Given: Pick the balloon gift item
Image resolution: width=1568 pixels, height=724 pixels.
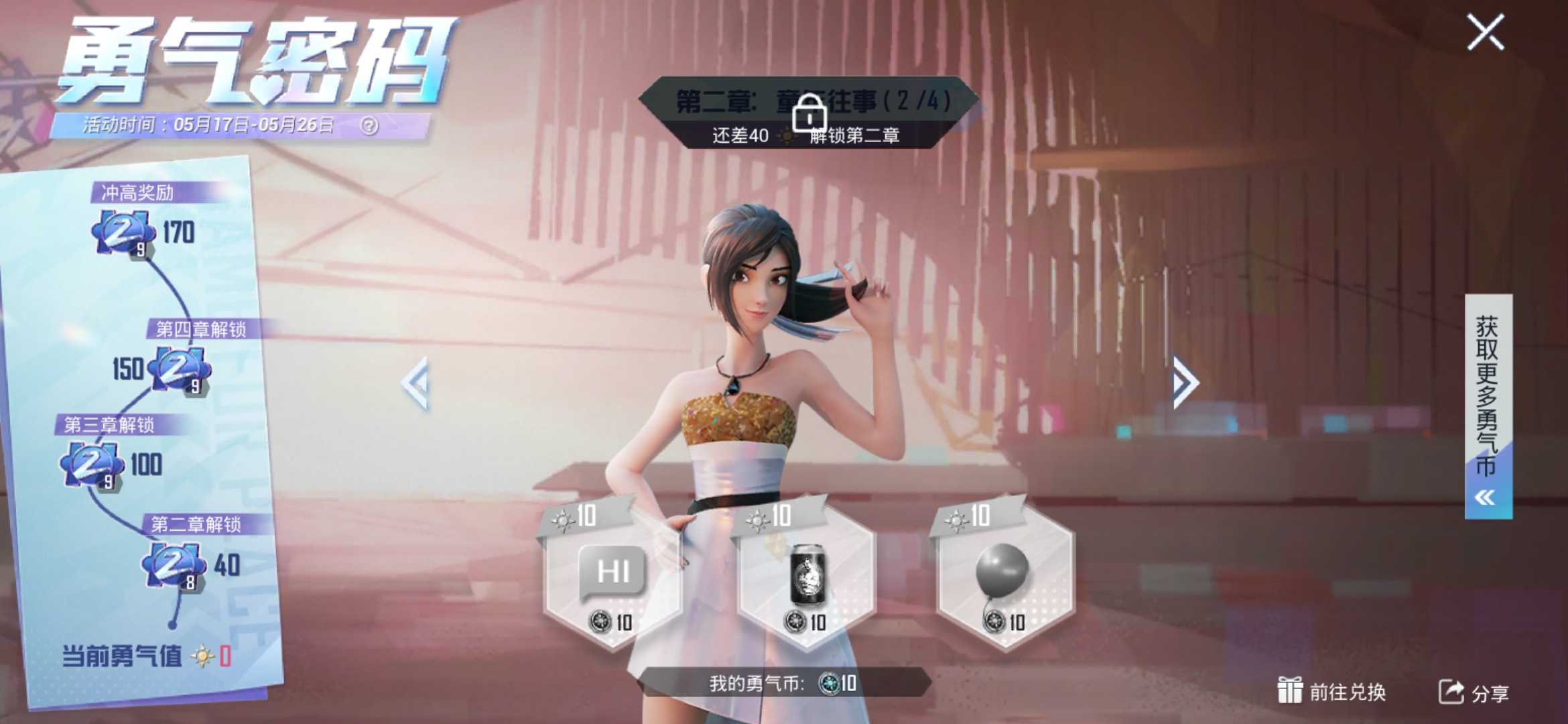Looking at the screenshot, I should (x=1003, y=575).
